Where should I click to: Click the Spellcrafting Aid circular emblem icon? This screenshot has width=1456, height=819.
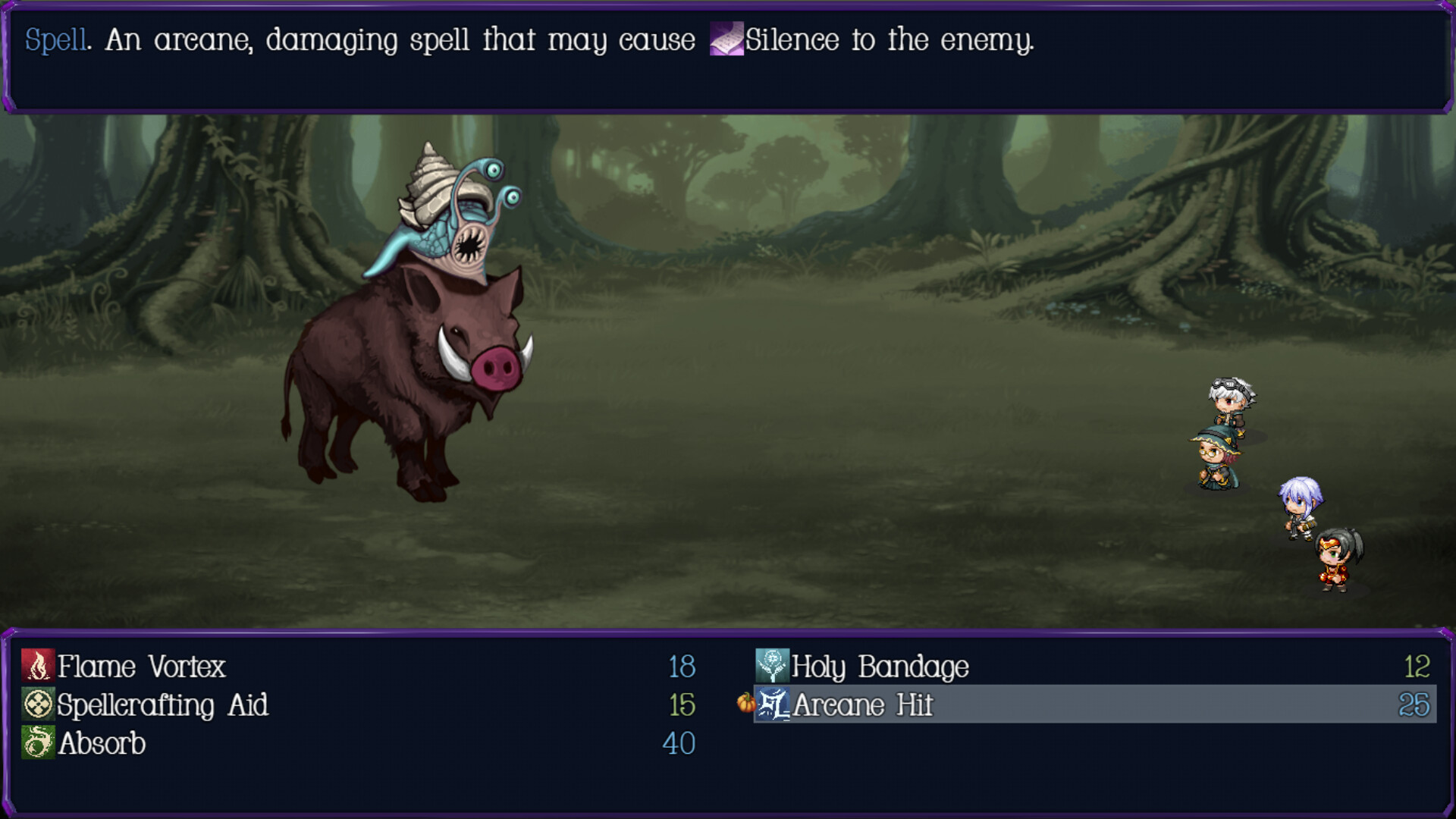(36, 705)
